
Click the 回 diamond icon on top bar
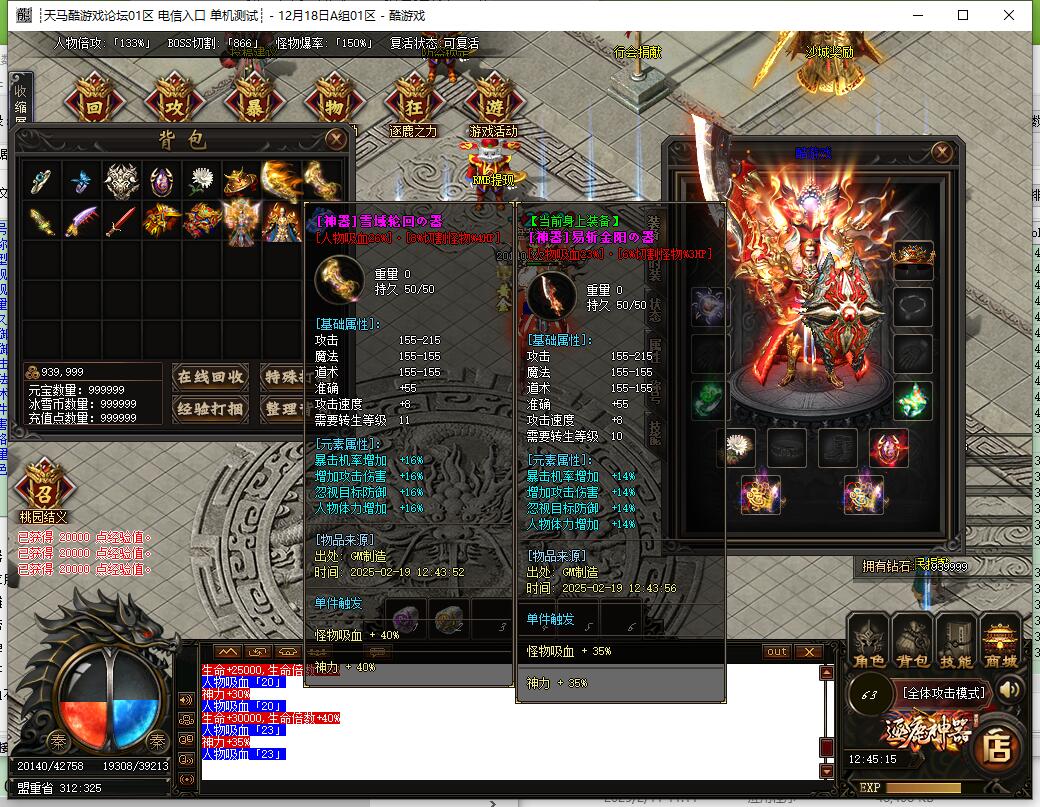[x=95, y=103]
